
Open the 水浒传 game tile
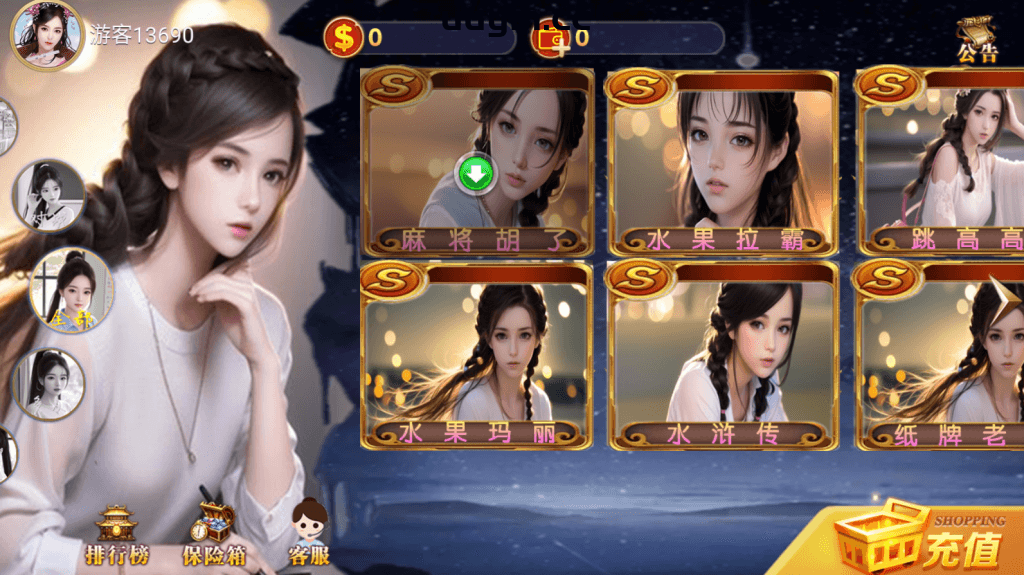point(723,355)
